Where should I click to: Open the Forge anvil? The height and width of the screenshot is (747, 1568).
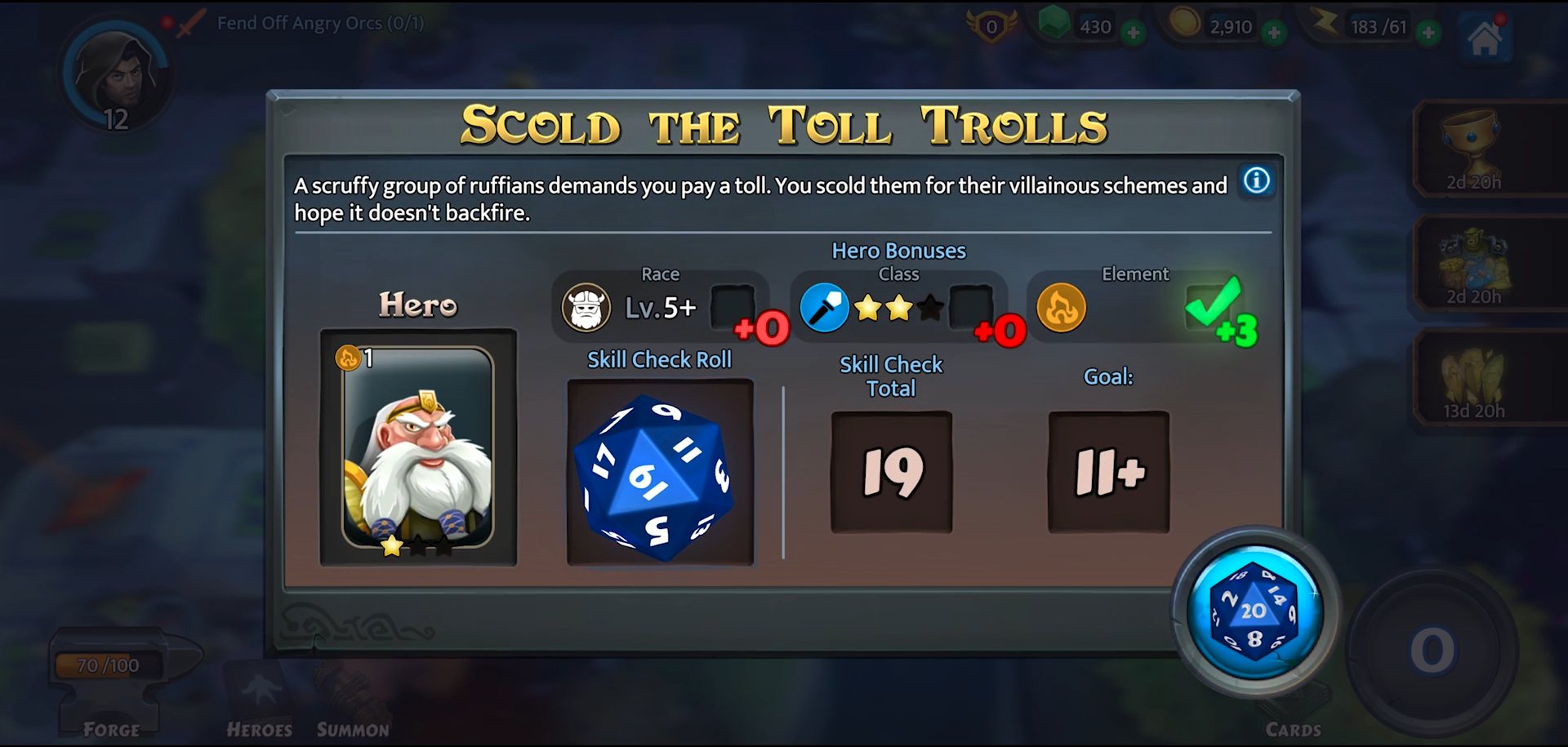pos(112,686)
